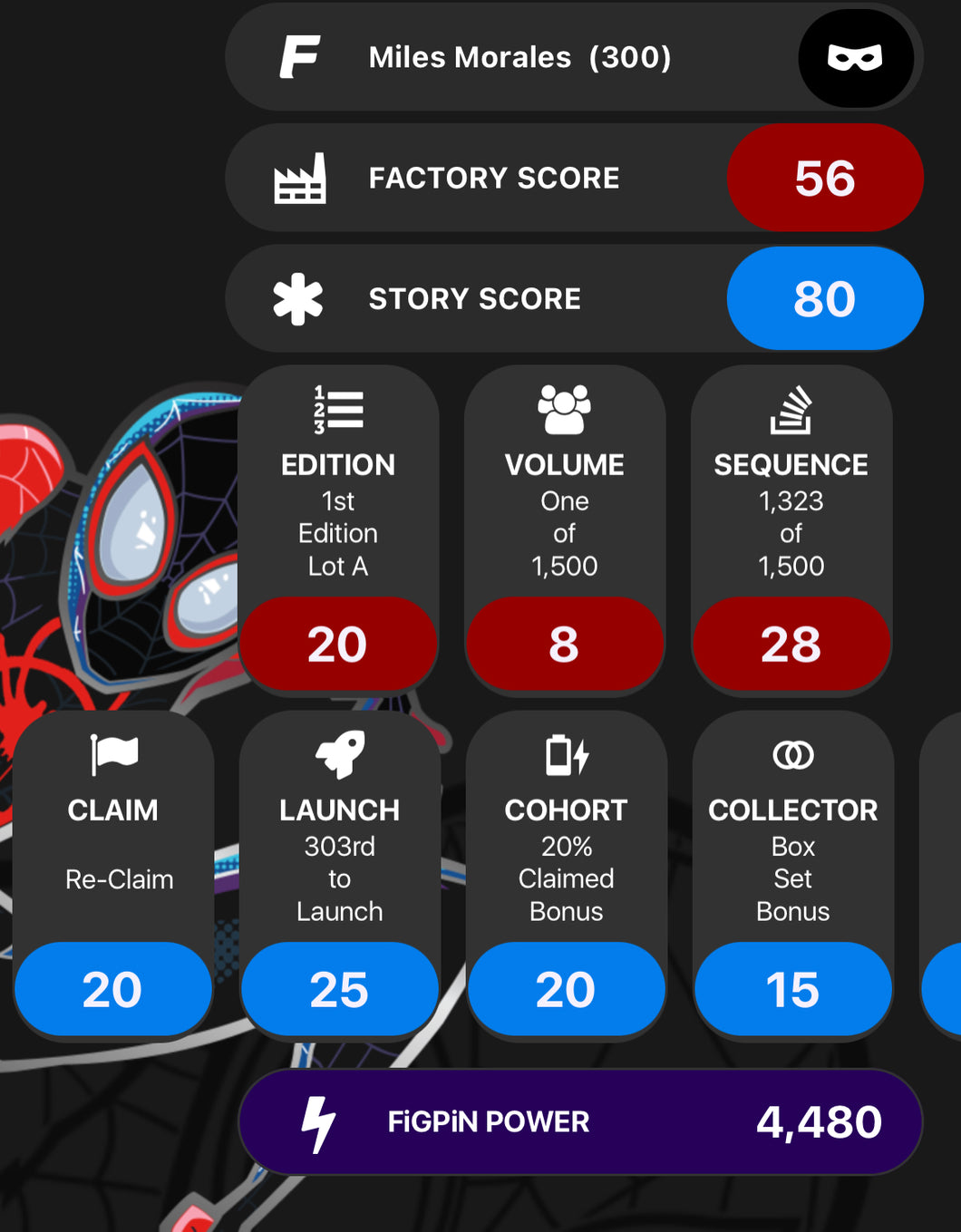The width and height of the screenshot is (961, 1232).
Task: Tap the Miles Morales title bar
Action: (x=519, y=57)
